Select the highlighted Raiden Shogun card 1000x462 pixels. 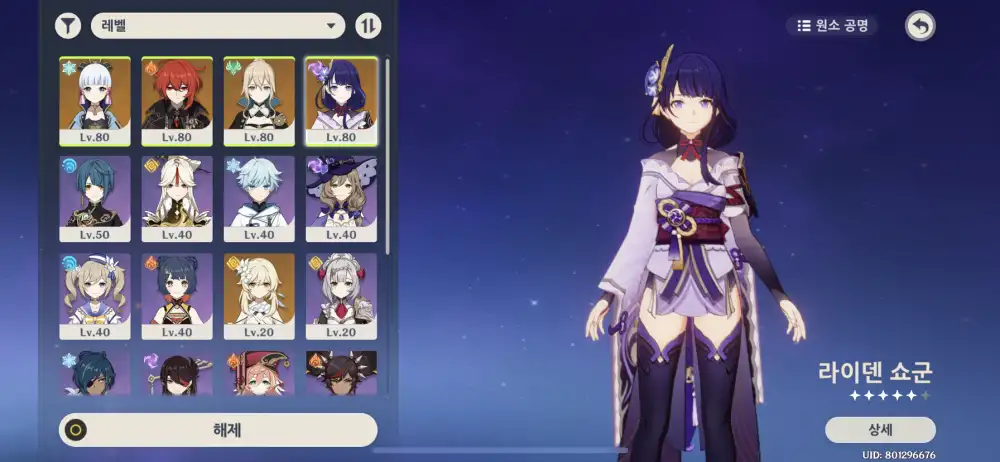(x=340, y=100)
